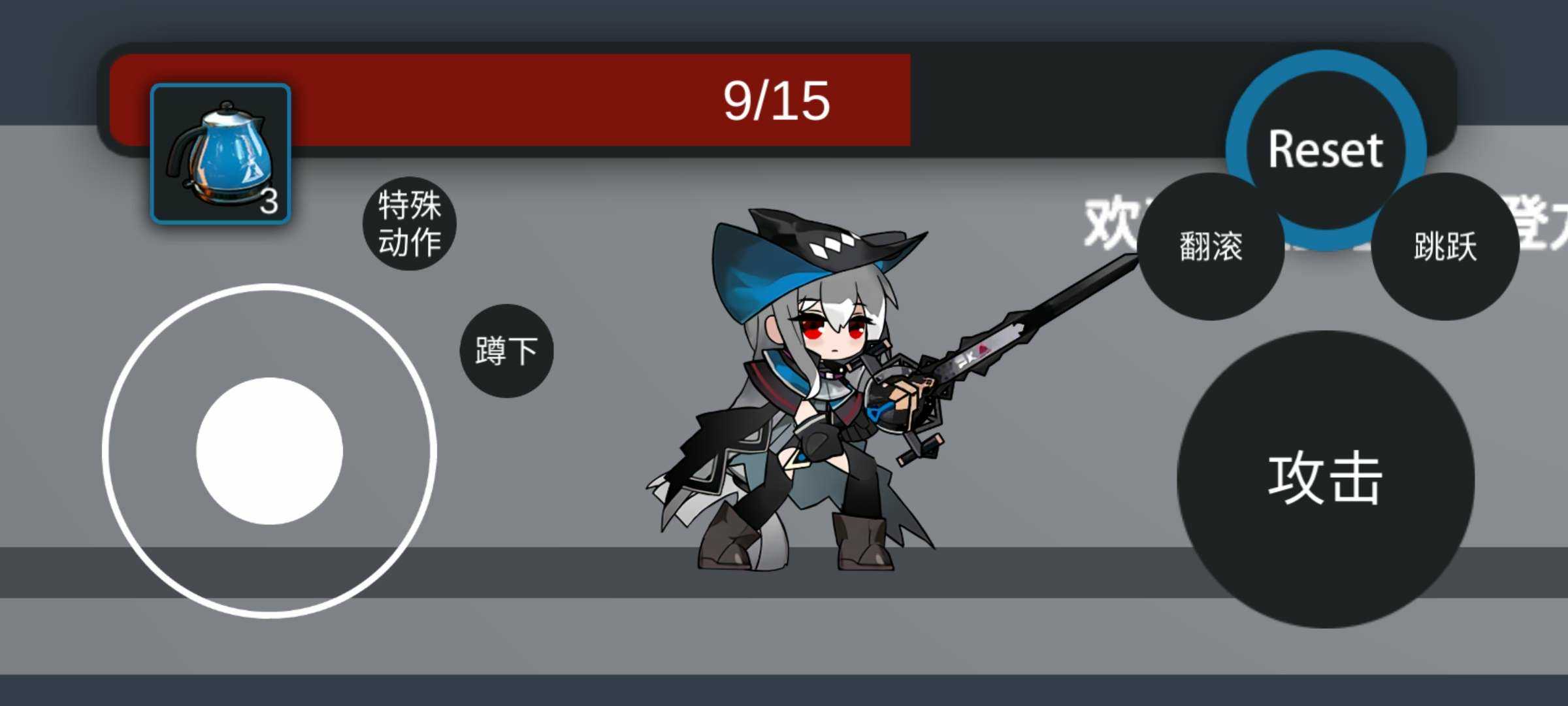The width and height of the screenshot is (1568, 706).
Task: Select the 蹲下 crouch button
Action: tap(506, 351)
